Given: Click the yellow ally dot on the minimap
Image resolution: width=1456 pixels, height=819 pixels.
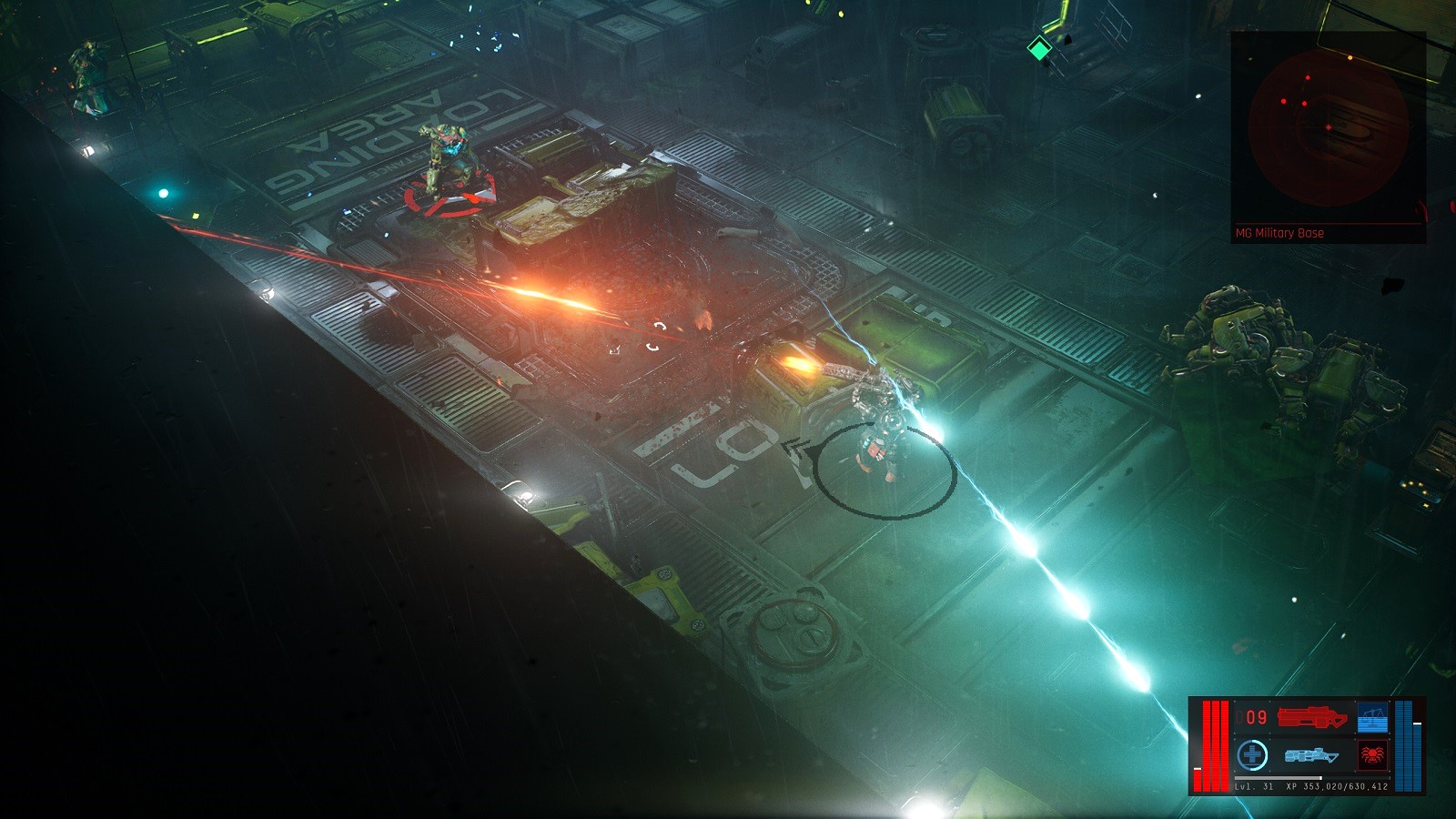Looking at the screenshot, I should coord(1350,57).
